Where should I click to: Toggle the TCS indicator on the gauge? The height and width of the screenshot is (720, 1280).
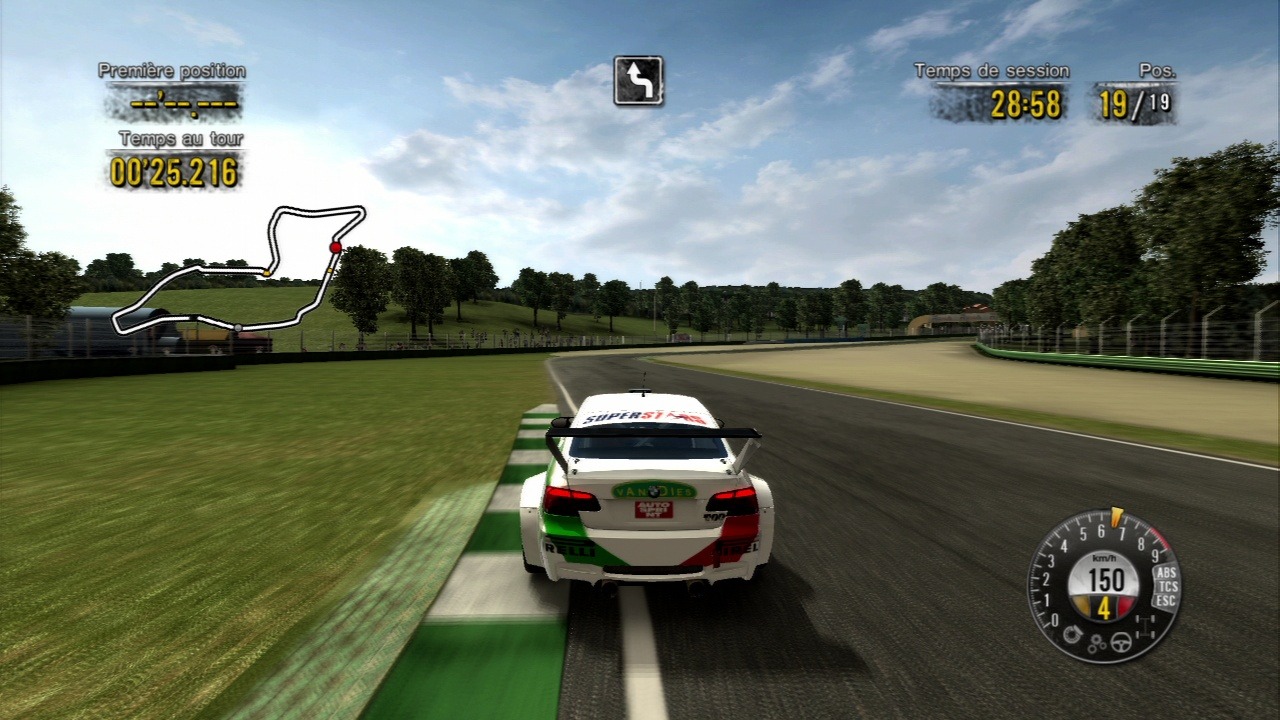click(1166, 587)
